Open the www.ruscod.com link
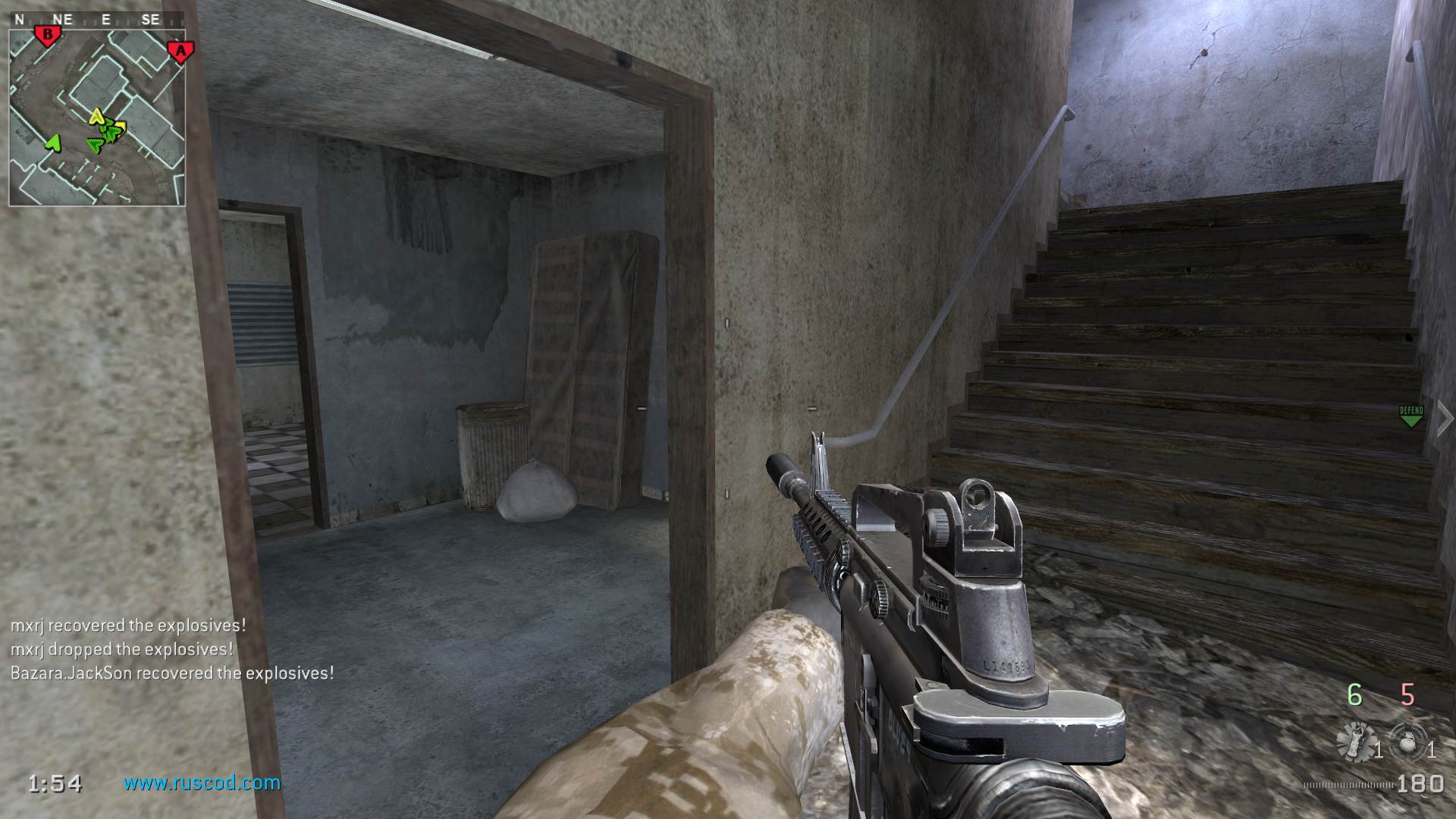This screenshot has height=819, width=1456. (202, 783)
